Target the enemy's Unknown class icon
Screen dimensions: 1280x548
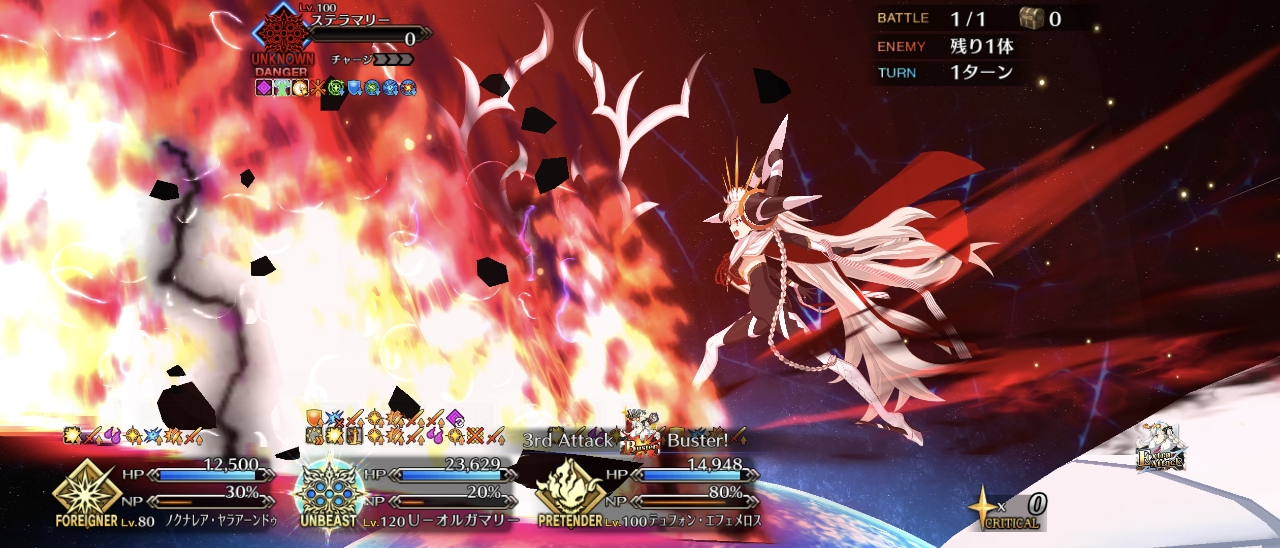283,32
